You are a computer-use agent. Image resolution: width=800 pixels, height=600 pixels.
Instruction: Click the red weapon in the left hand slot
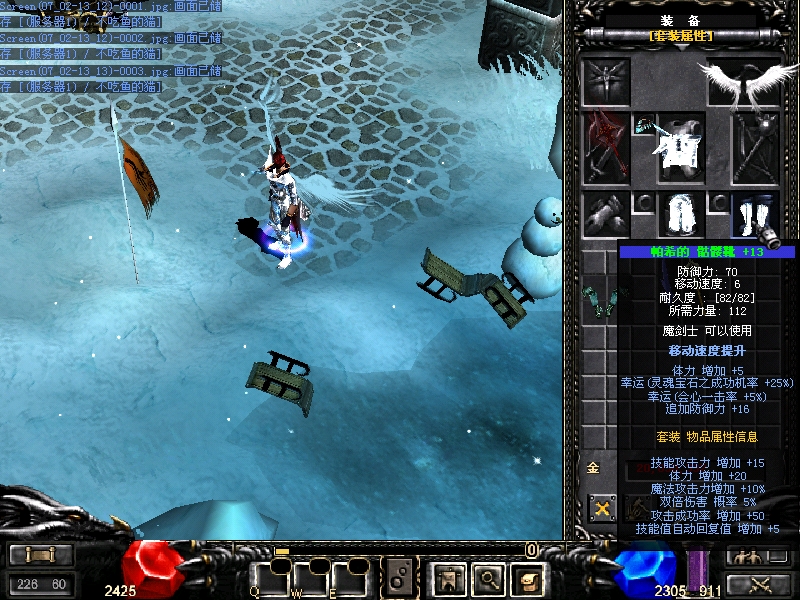tap(606, 147)
